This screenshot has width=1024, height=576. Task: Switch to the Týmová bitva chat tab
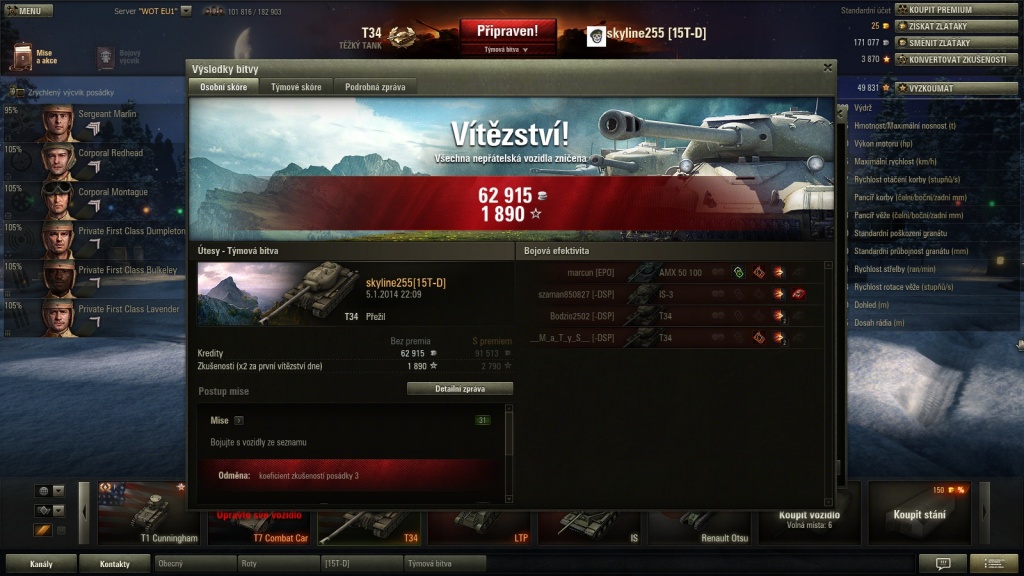[x=444, y=564]
